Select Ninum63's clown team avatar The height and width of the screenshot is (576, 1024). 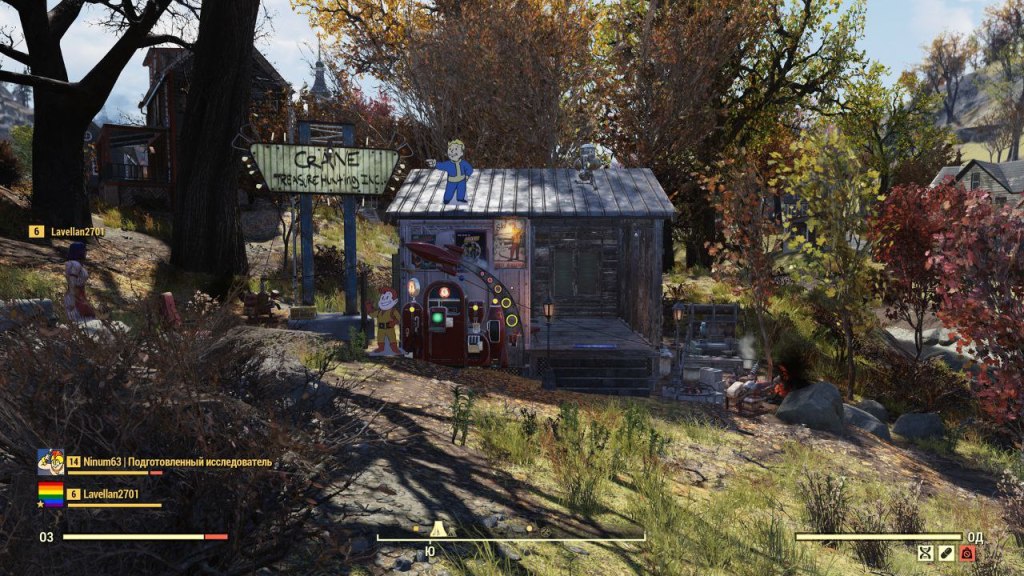pos(50,462)
